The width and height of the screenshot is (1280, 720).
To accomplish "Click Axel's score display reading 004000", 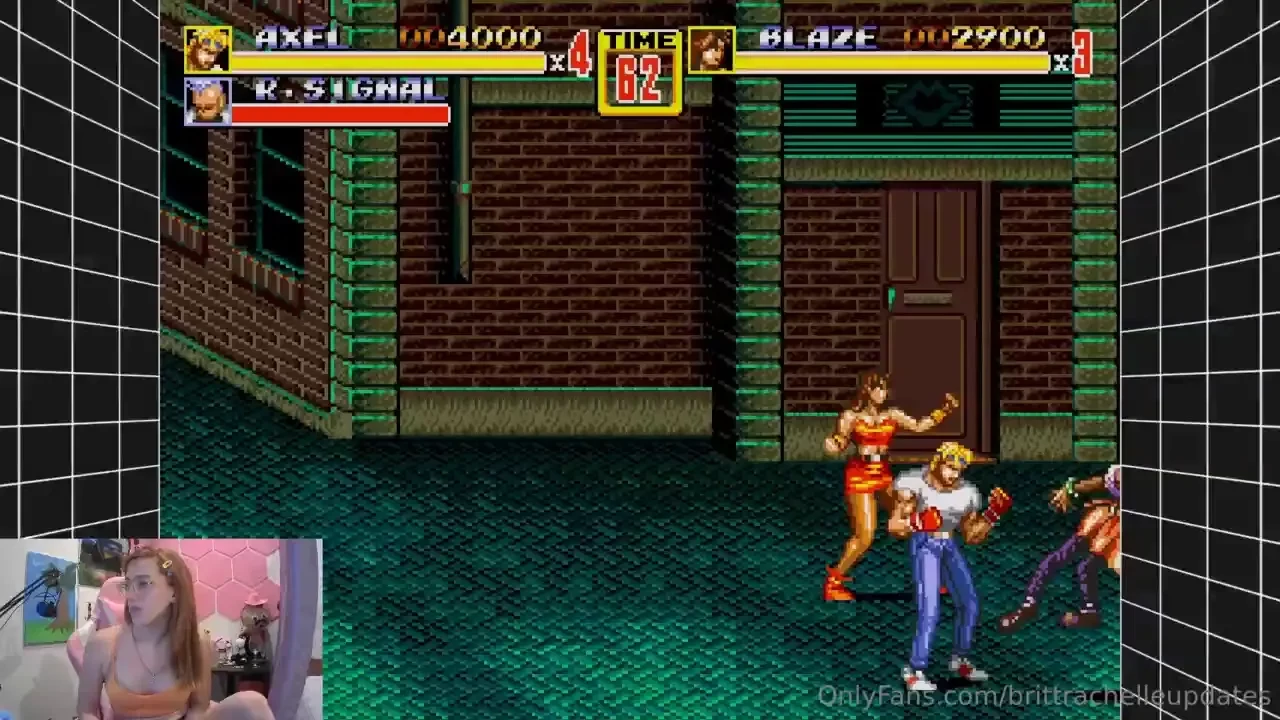I will coord(470,38).
